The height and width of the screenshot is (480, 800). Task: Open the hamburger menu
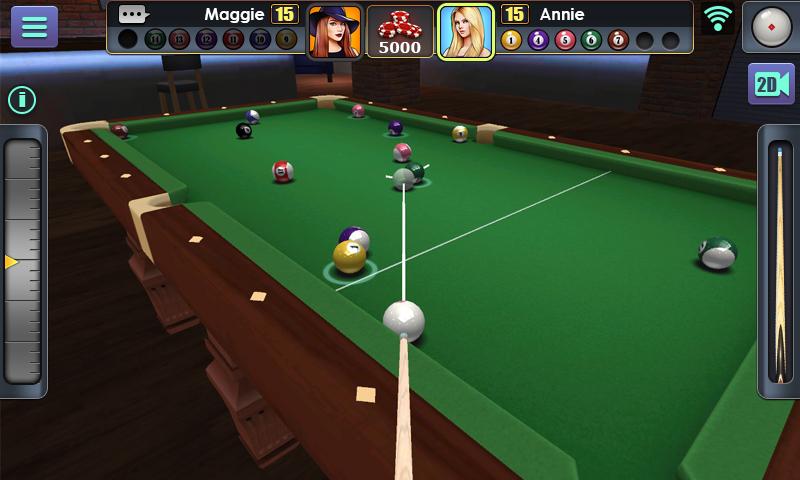click(34, 26)
